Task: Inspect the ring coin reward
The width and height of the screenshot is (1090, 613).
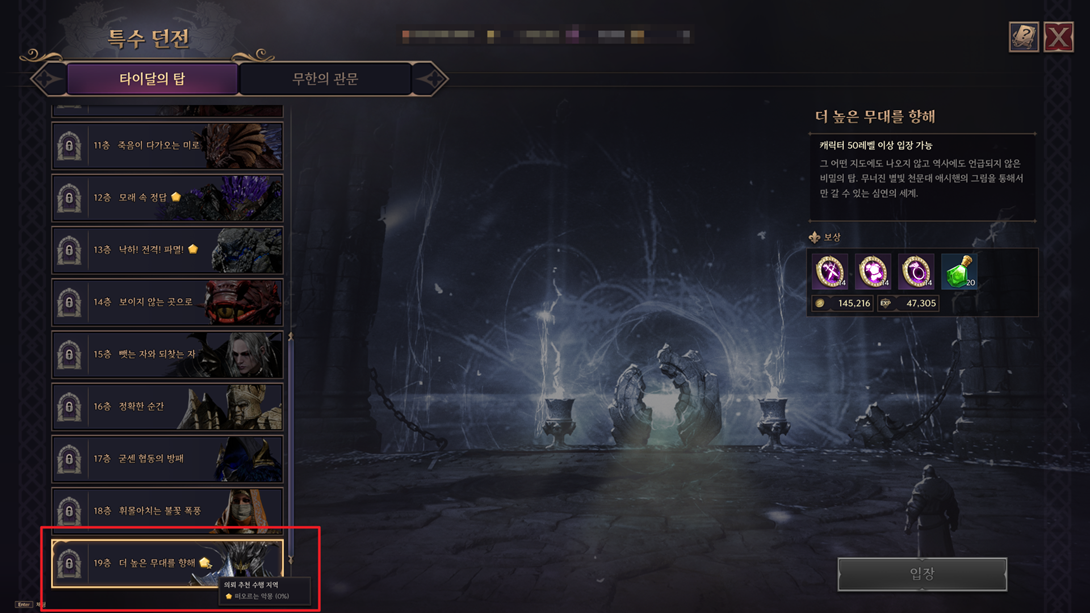Action: point(915,271)
